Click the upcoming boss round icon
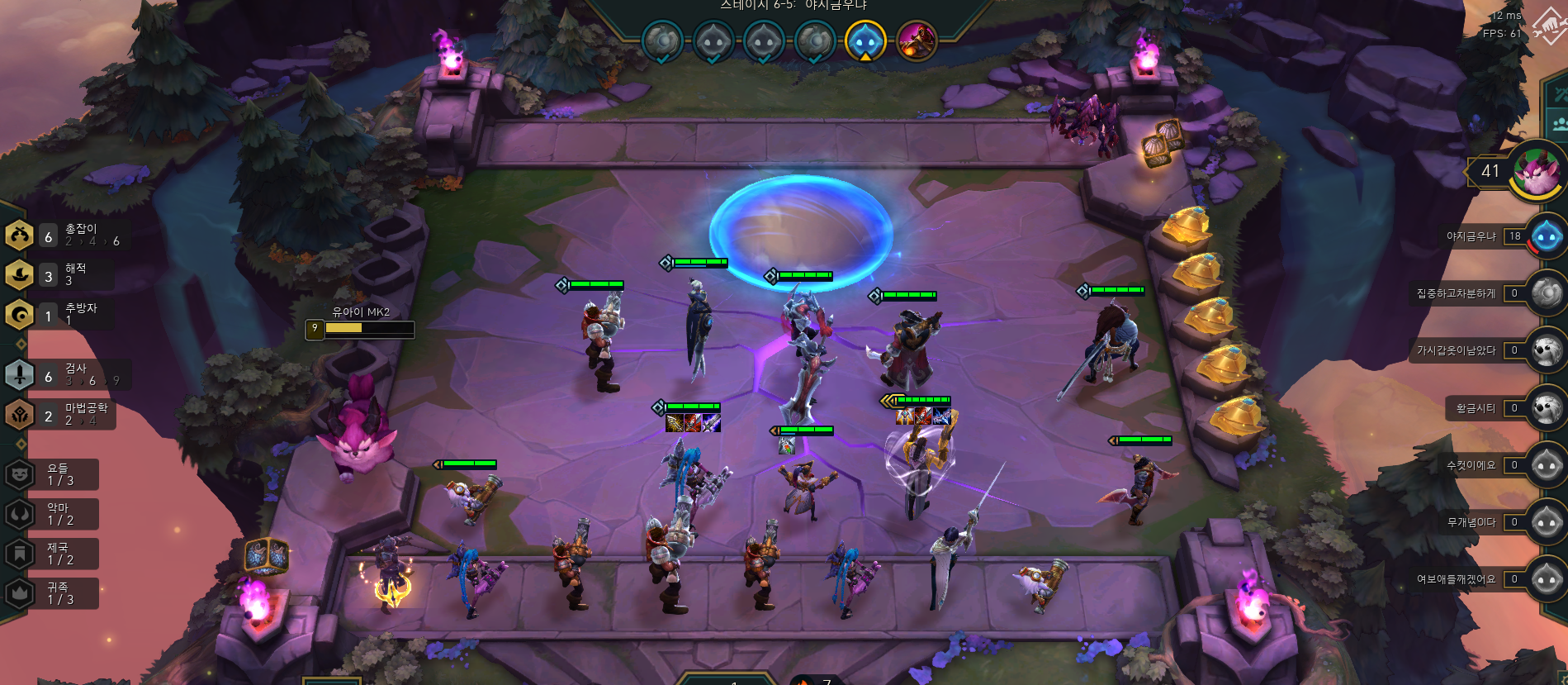Image resolution: width=1568 pixels, height=685 pixels. point(916,40)
